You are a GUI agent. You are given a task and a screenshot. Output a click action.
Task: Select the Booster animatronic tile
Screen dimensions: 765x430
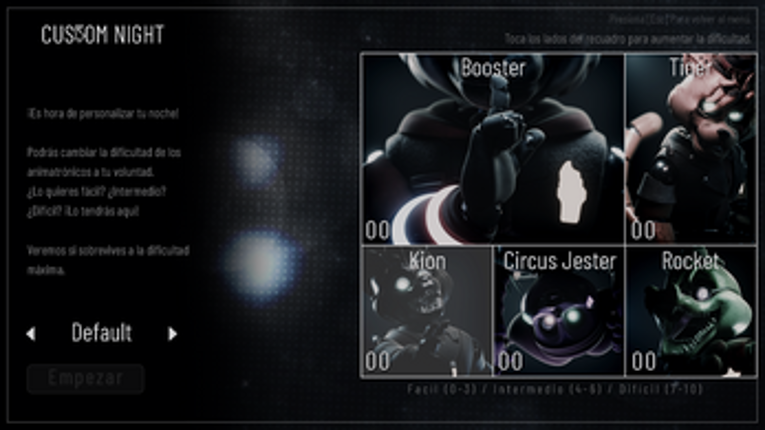pos(492,150)
